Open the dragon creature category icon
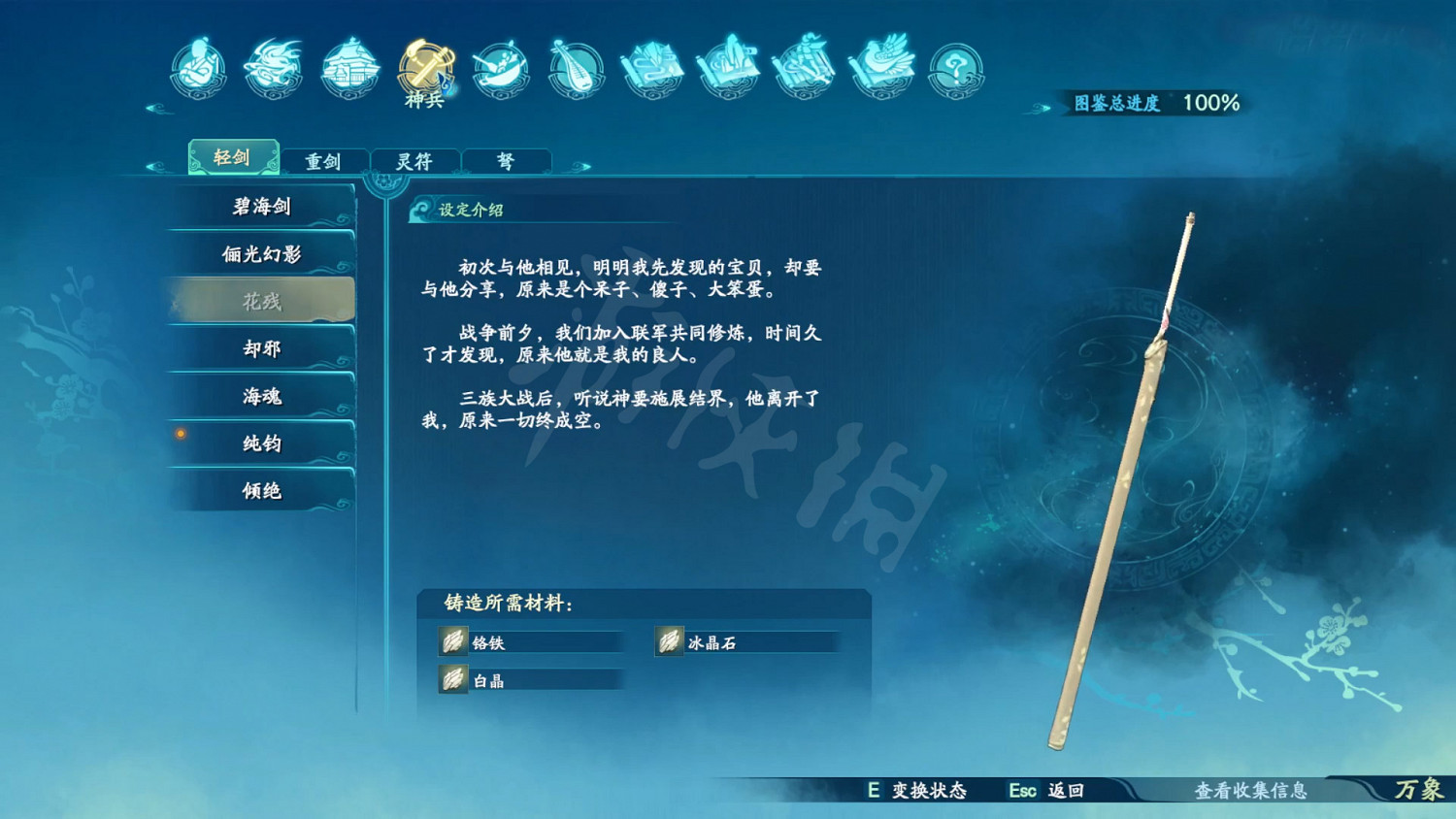 (x=273, y=65)
